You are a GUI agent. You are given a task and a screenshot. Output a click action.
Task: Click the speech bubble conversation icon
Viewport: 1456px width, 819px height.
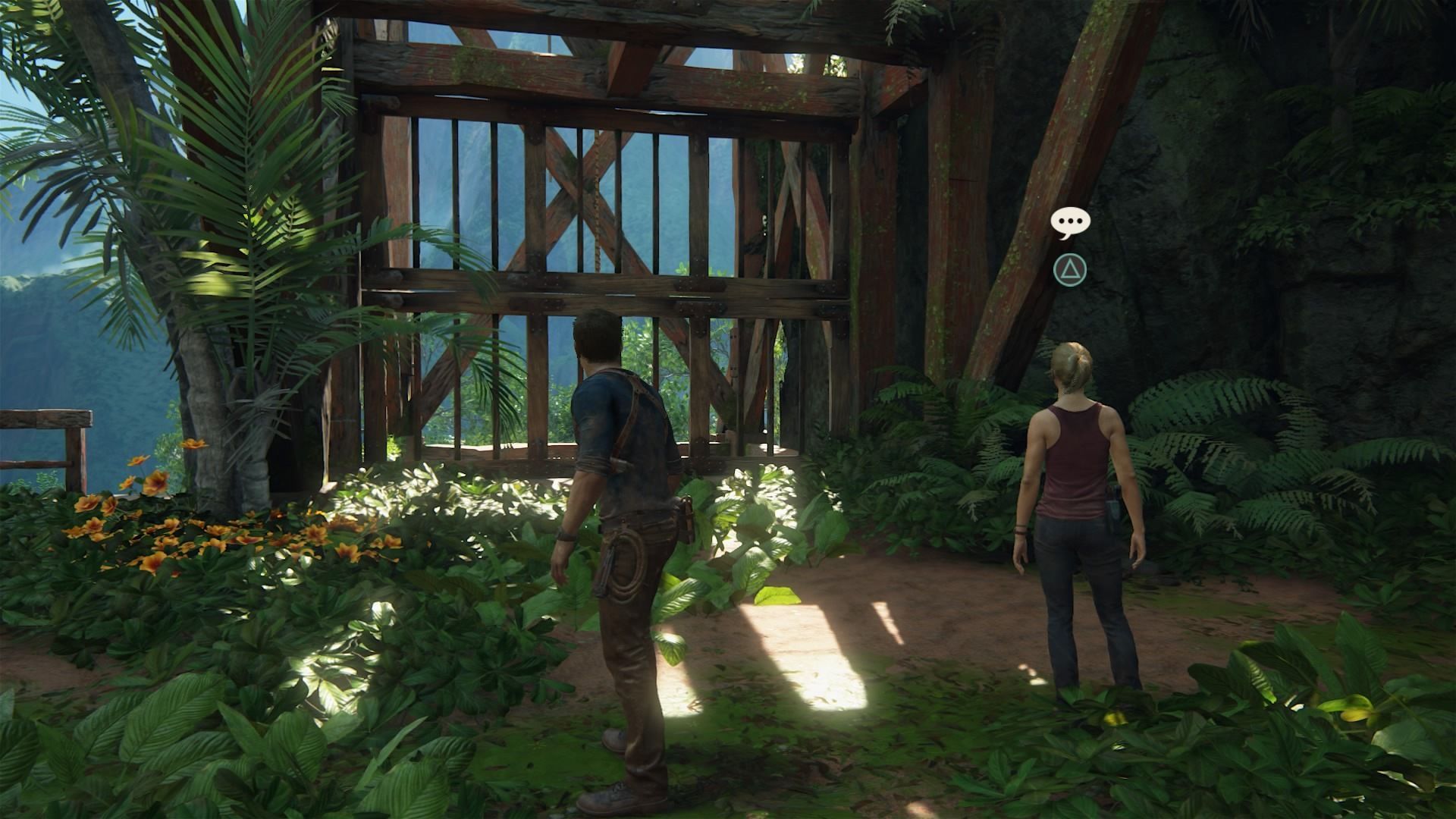tap(1070, 222)
